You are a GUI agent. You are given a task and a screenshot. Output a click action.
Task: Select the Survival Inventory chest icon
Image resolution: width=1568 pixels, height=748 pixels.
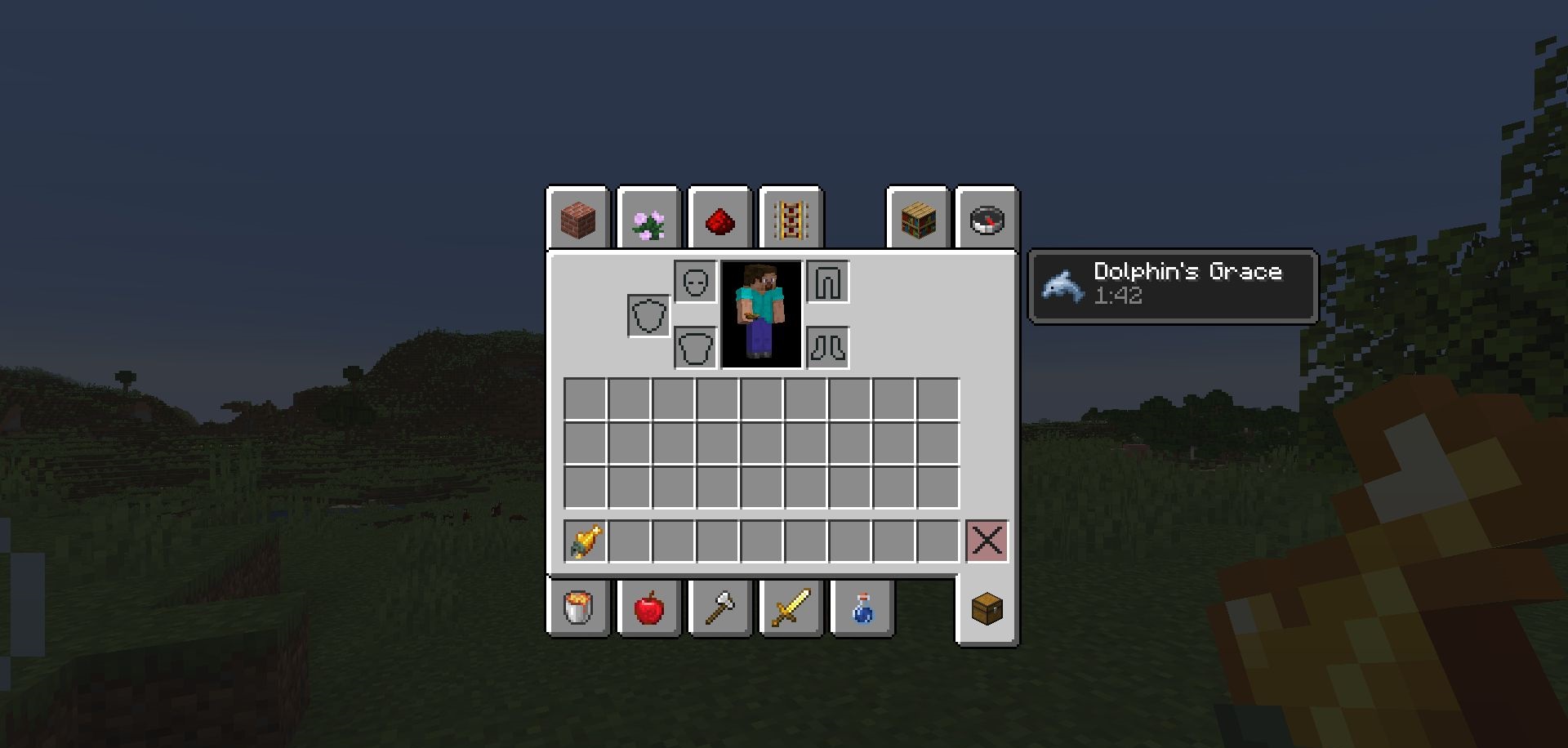(986, 608)
